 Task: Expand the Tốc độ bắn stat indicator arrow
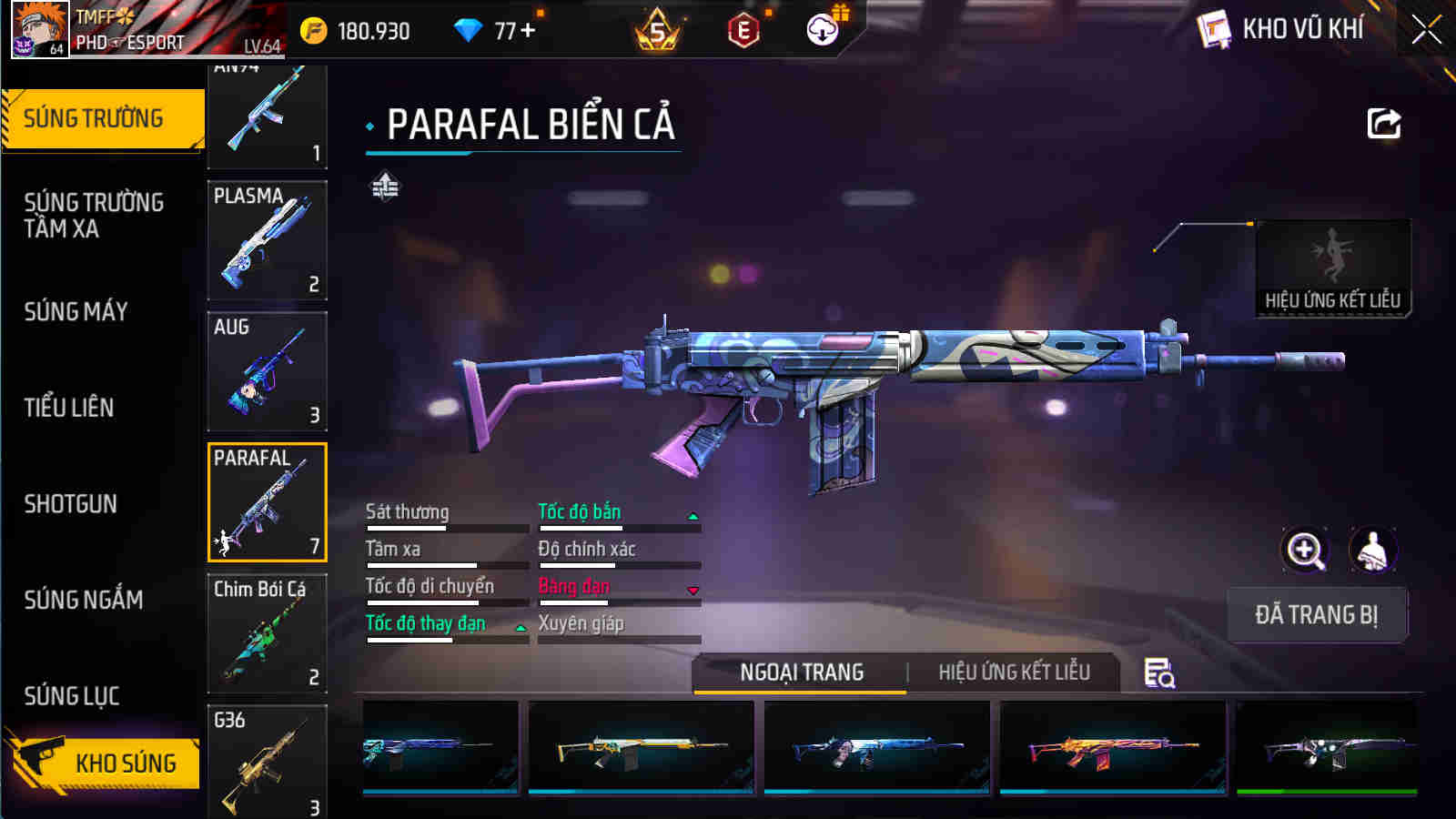pyautogui.click(x=693, y=514)
